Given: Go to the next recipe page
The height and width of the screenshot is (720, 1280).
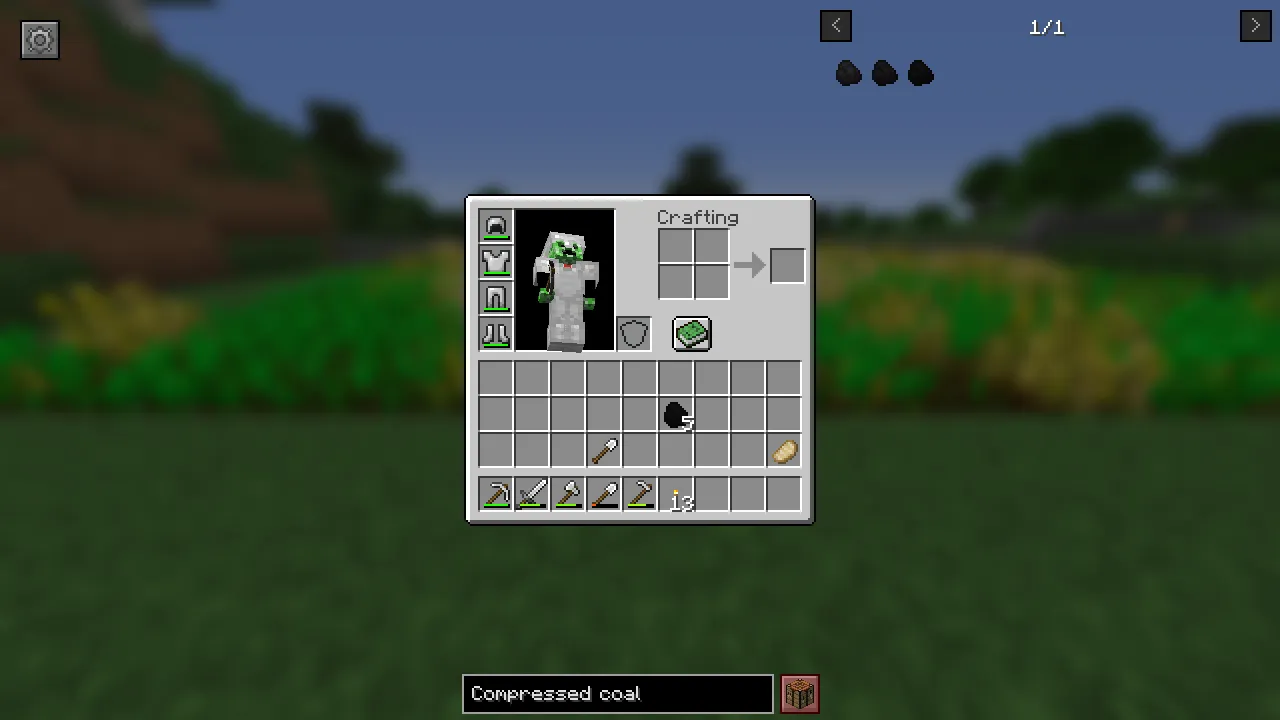Looking at the screenshot, I should (1255, 25).
